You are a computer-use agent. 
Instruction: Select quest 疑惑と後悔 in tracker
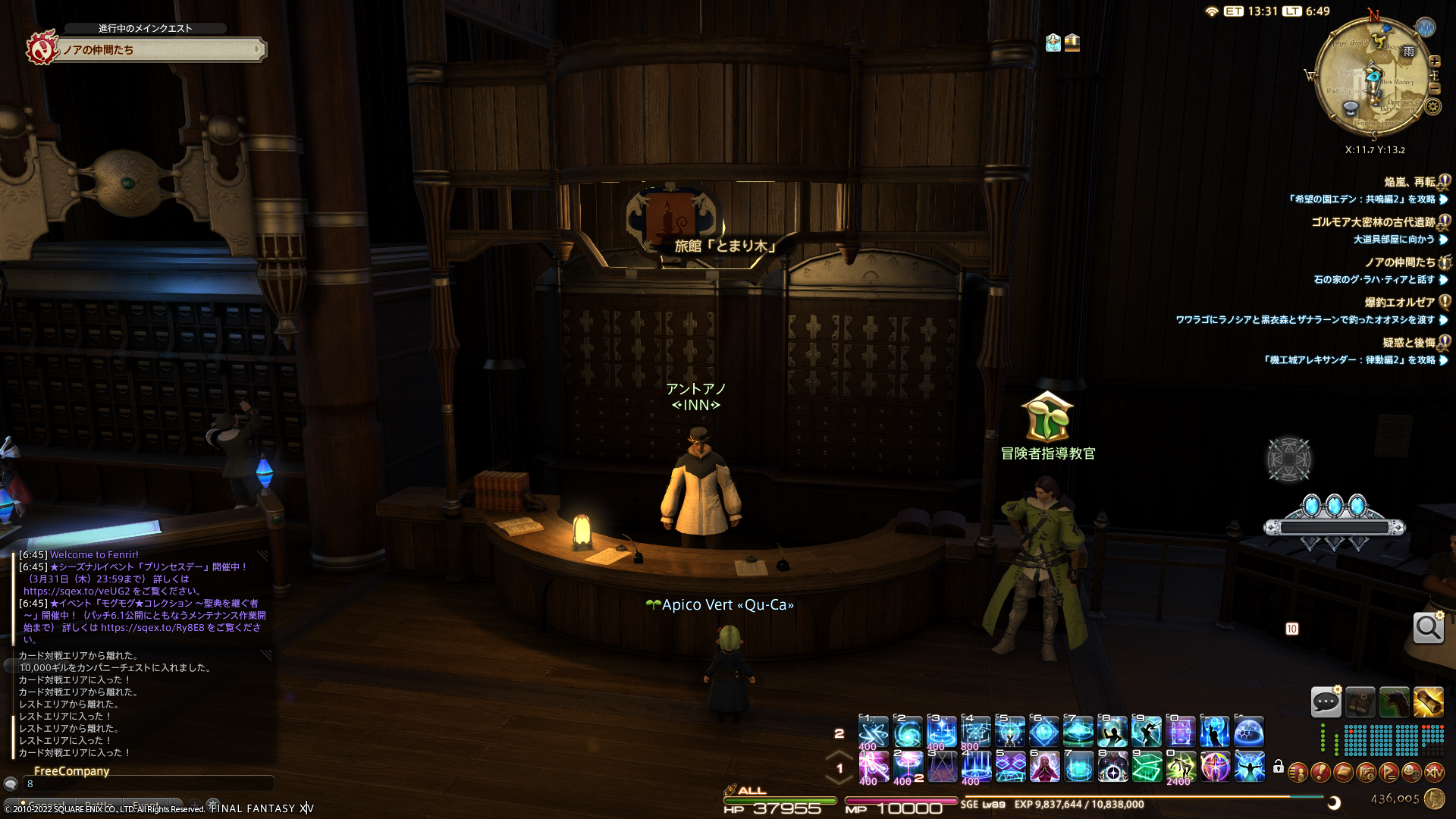1408,343
